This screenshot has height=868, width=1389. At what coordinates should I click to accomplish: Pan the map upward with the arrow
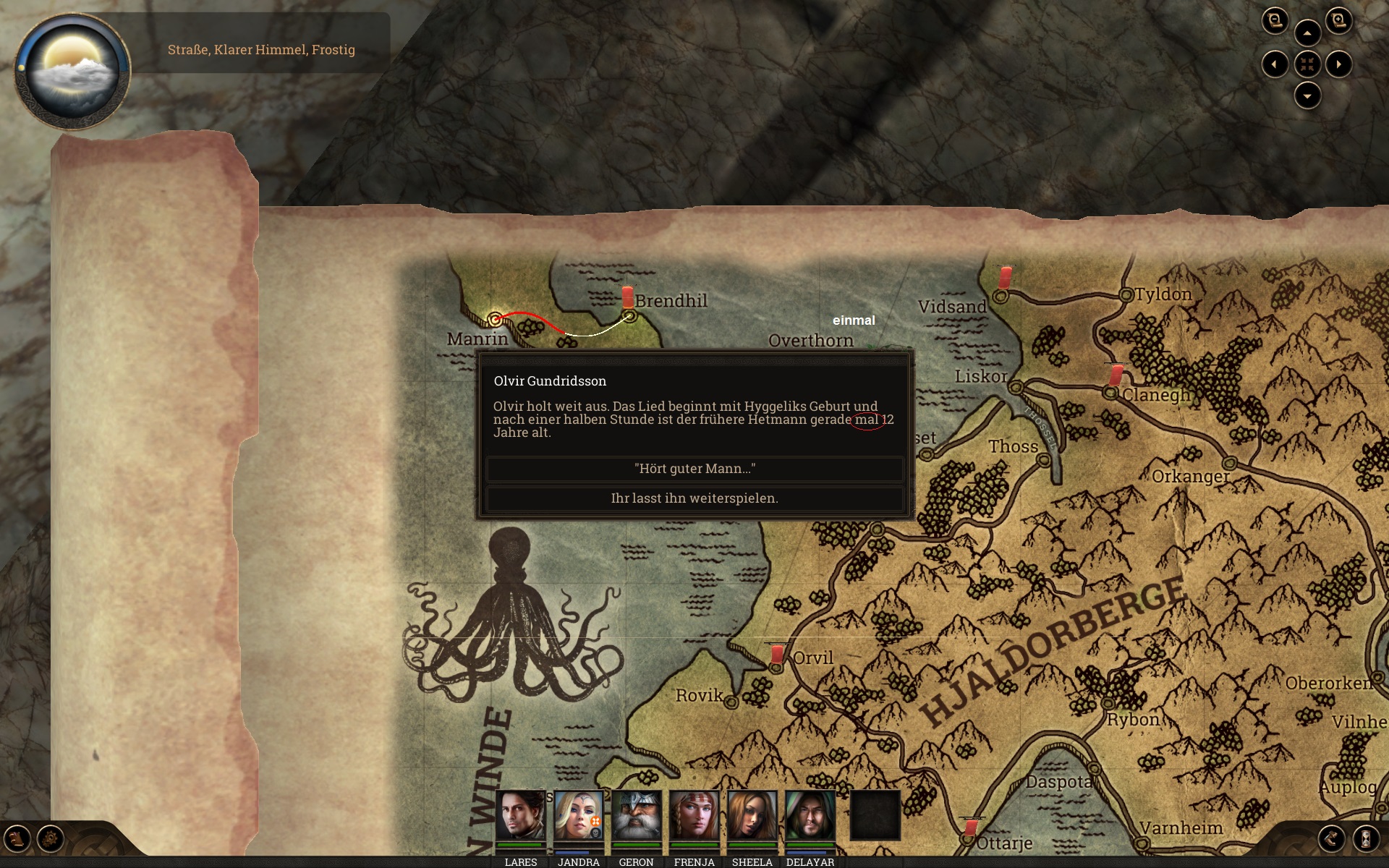click(x=1307, y=33)
